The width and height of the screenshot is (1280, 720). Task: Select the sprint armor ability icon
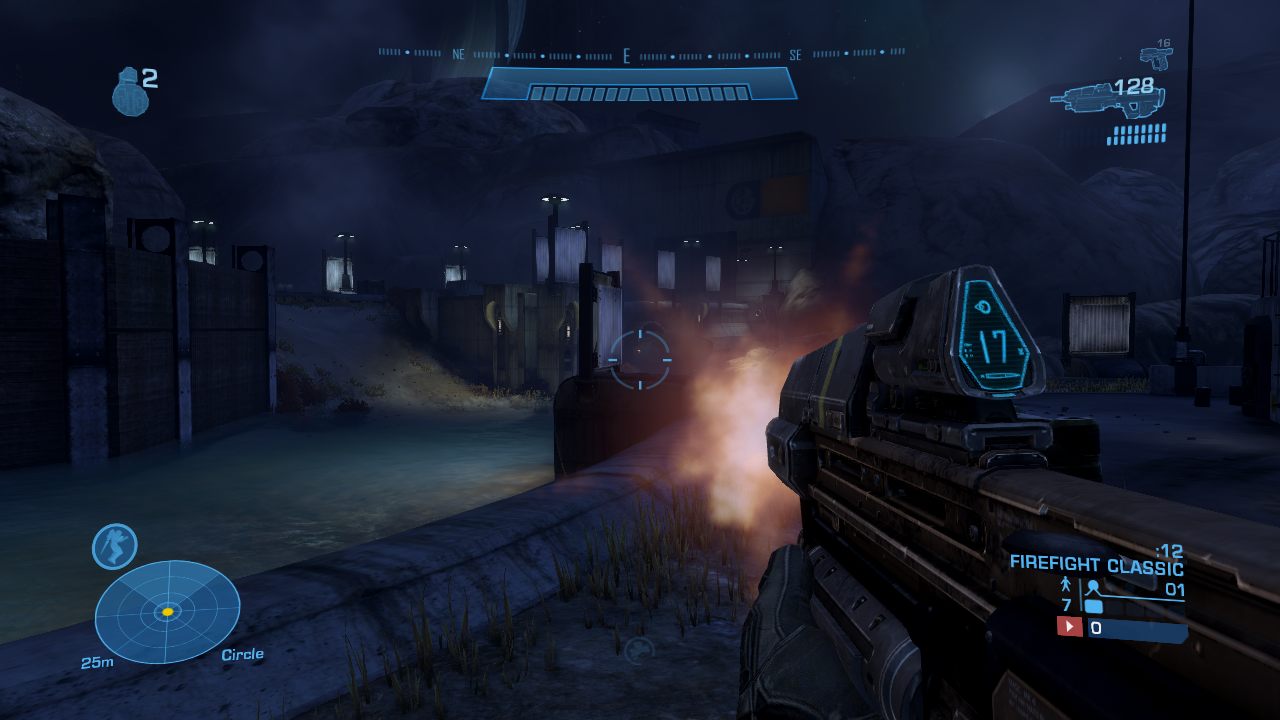pyautogui.click(x=114, y=547)
